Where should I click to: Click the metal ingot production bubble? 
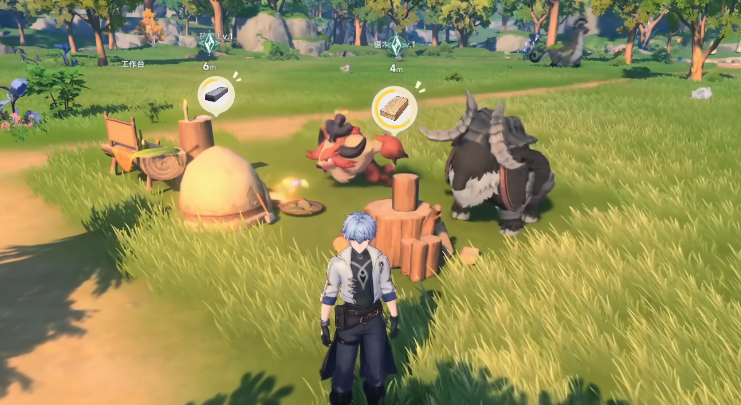click(215, 95)
